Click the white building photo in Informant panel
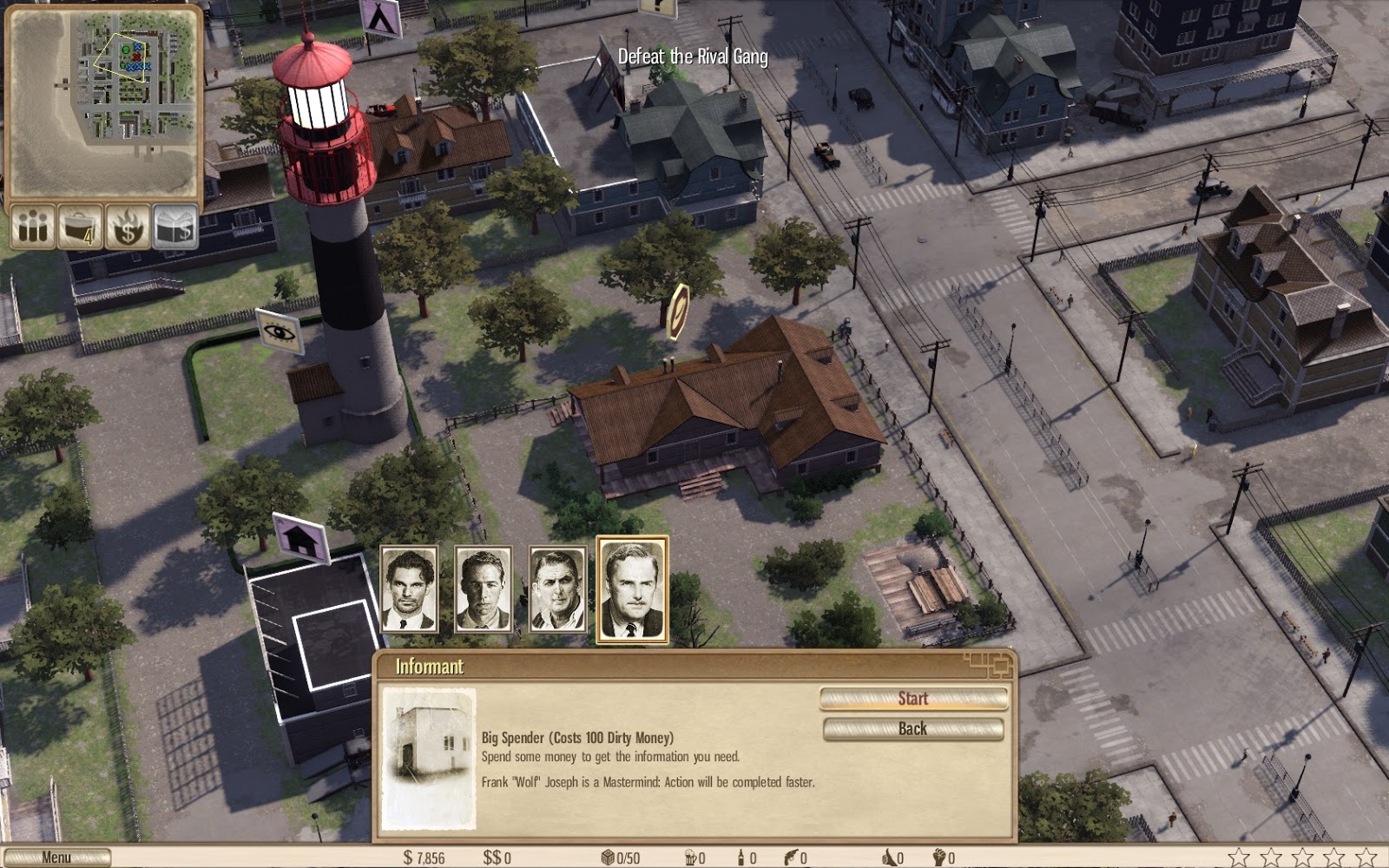 pos(429,758)
